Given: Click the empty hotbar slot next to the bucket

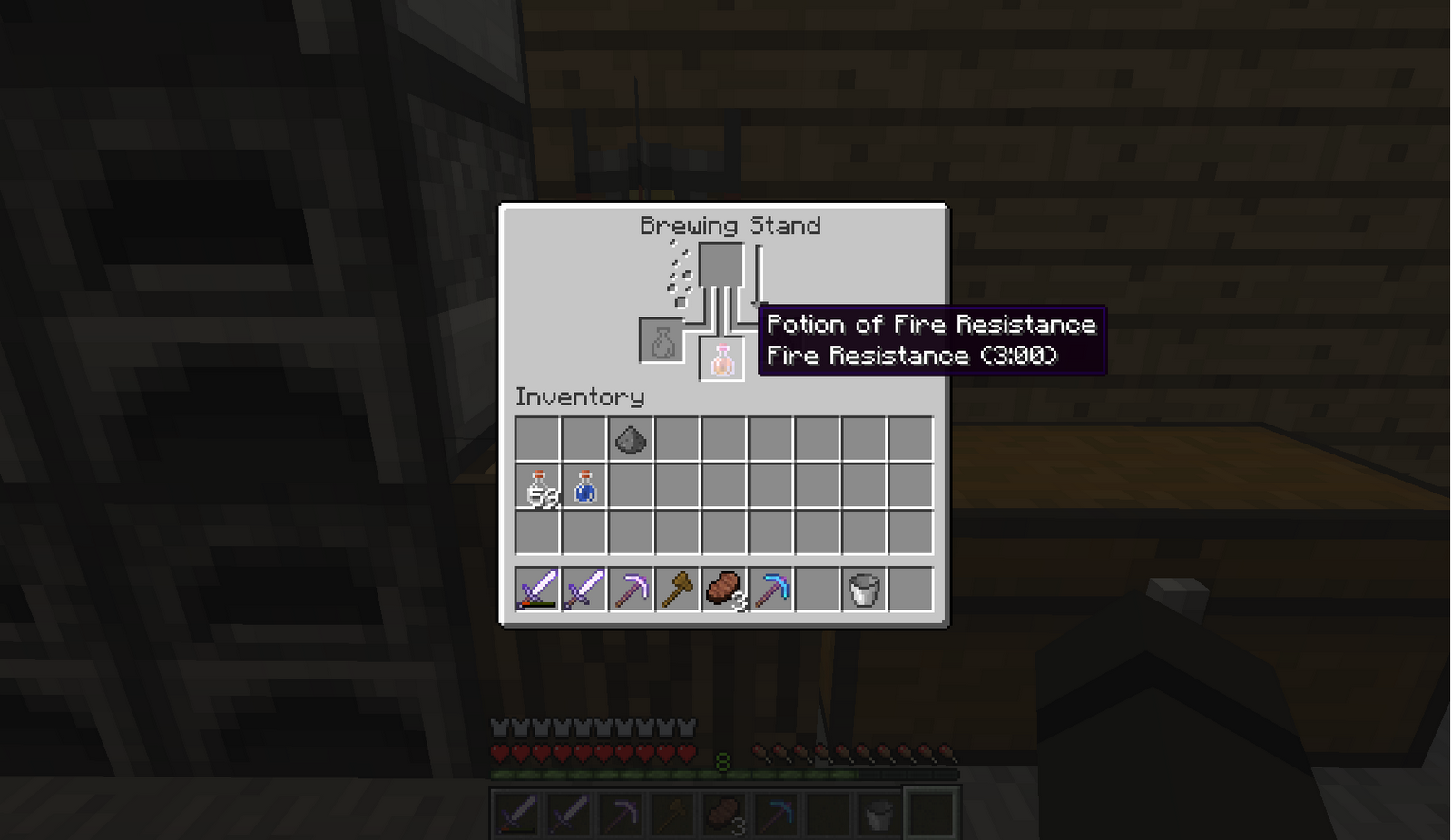Looking at the screenshot, I should point(911,590).
